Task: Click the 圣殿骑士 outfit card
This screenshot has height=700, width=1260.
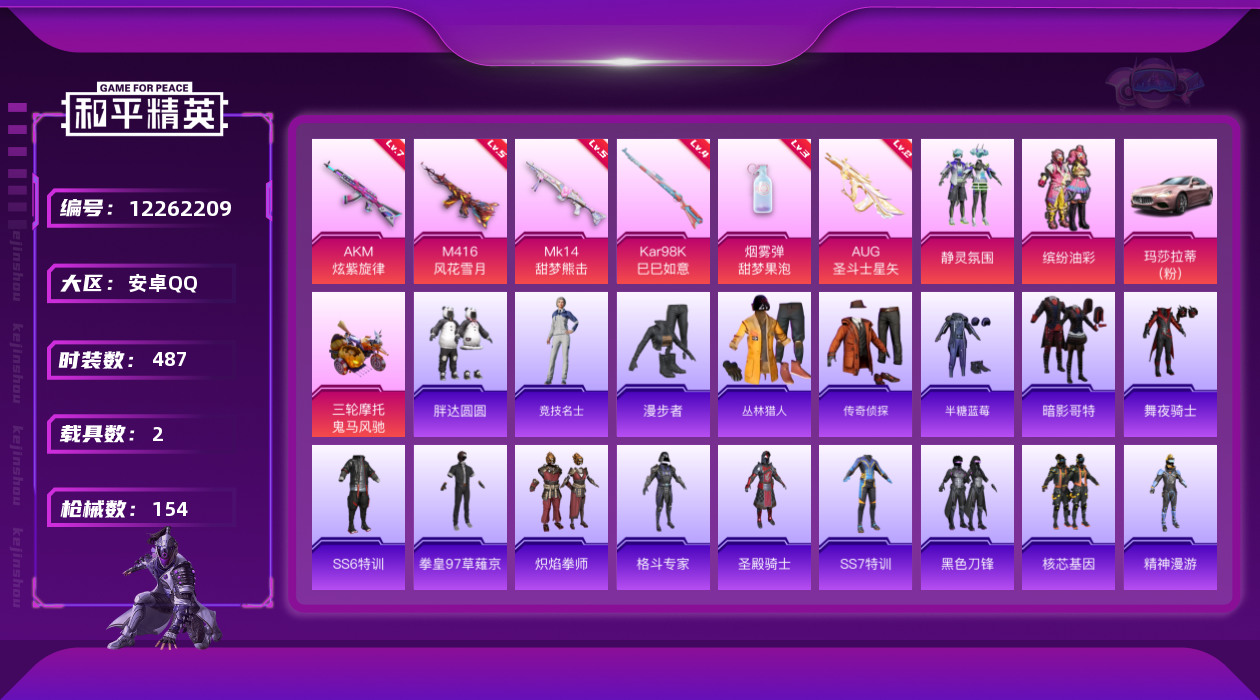Action: [764, 517]
